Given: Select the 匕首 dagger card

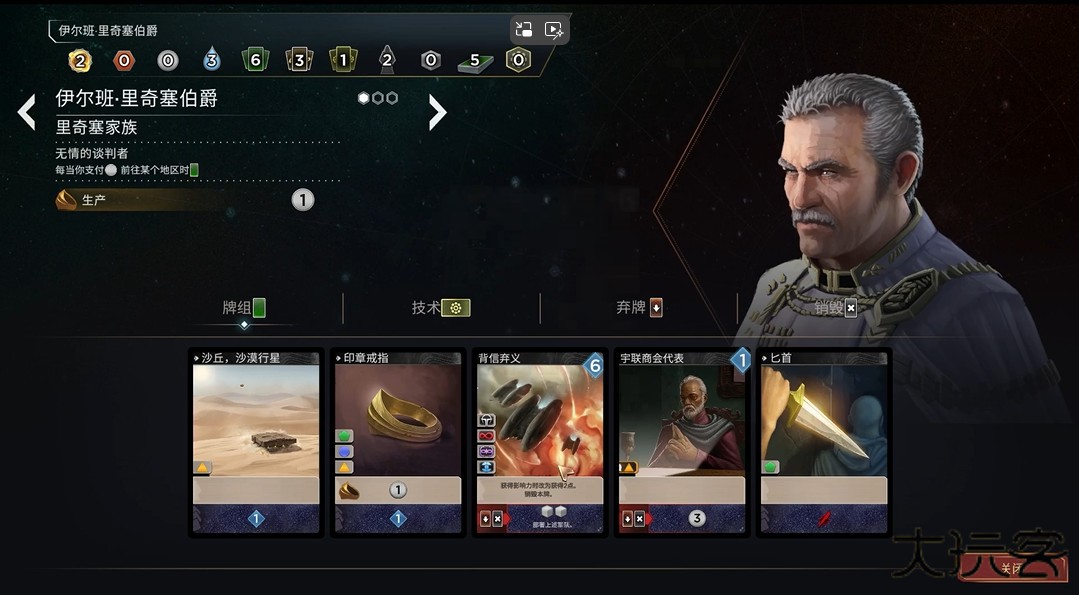Looking at the screenshot, I should click(824, 442).
